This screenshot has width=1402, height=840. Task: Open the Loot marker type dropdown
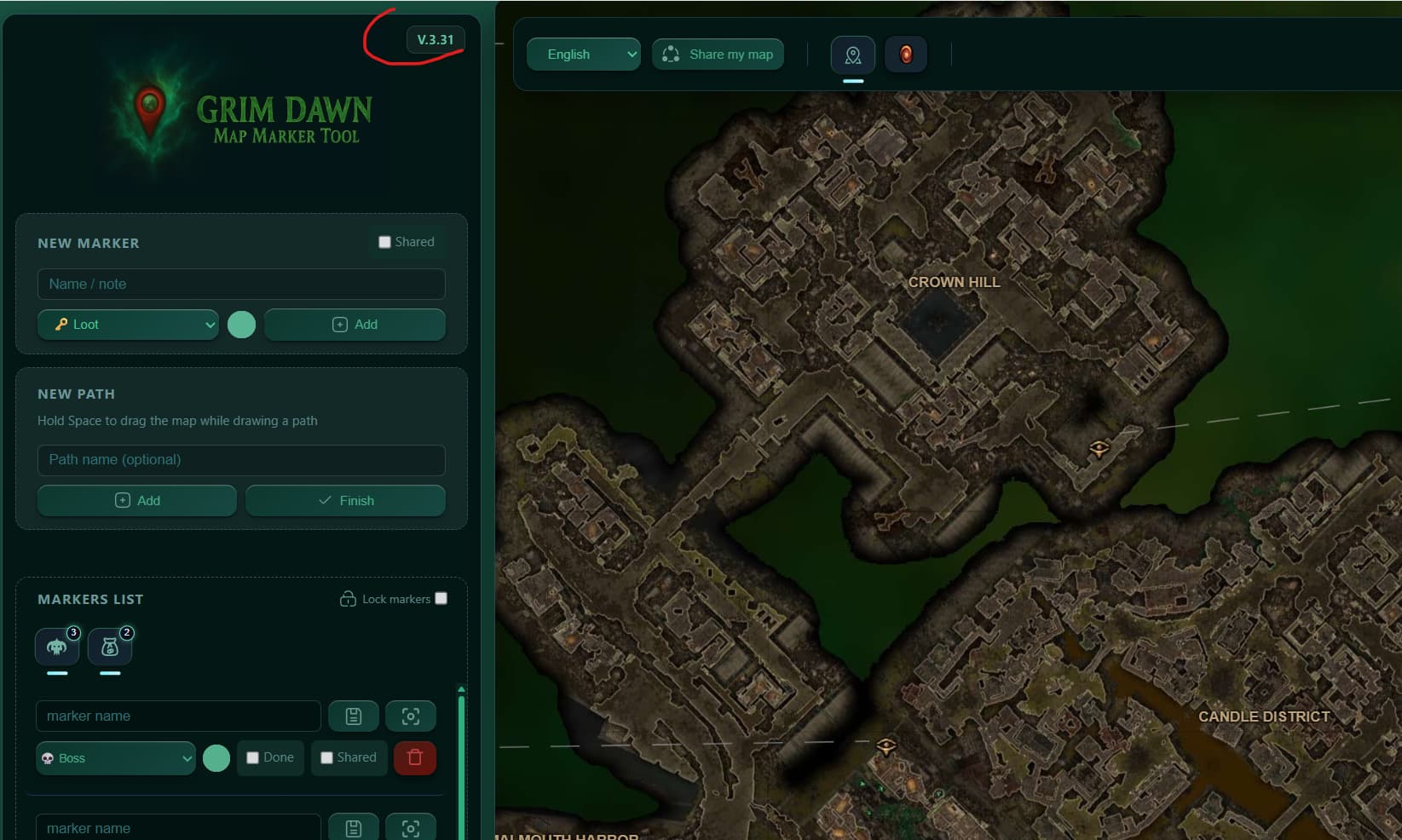coord(128,325)
